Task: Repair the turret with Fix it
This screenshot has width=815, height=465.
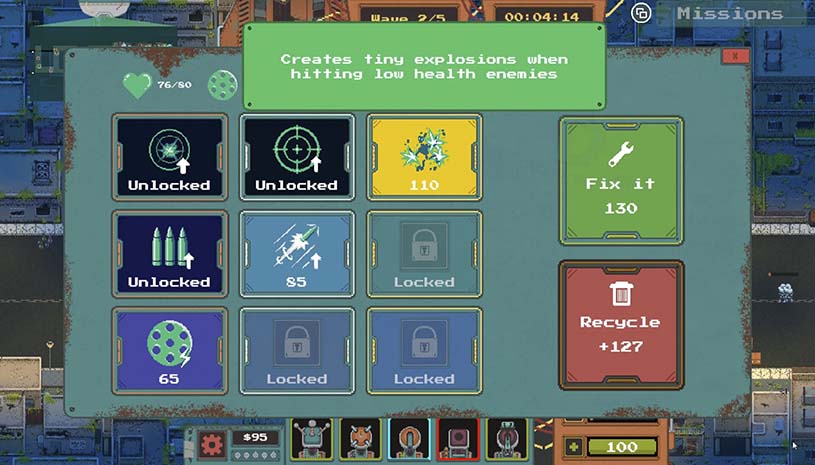Action: coord(620,181)
